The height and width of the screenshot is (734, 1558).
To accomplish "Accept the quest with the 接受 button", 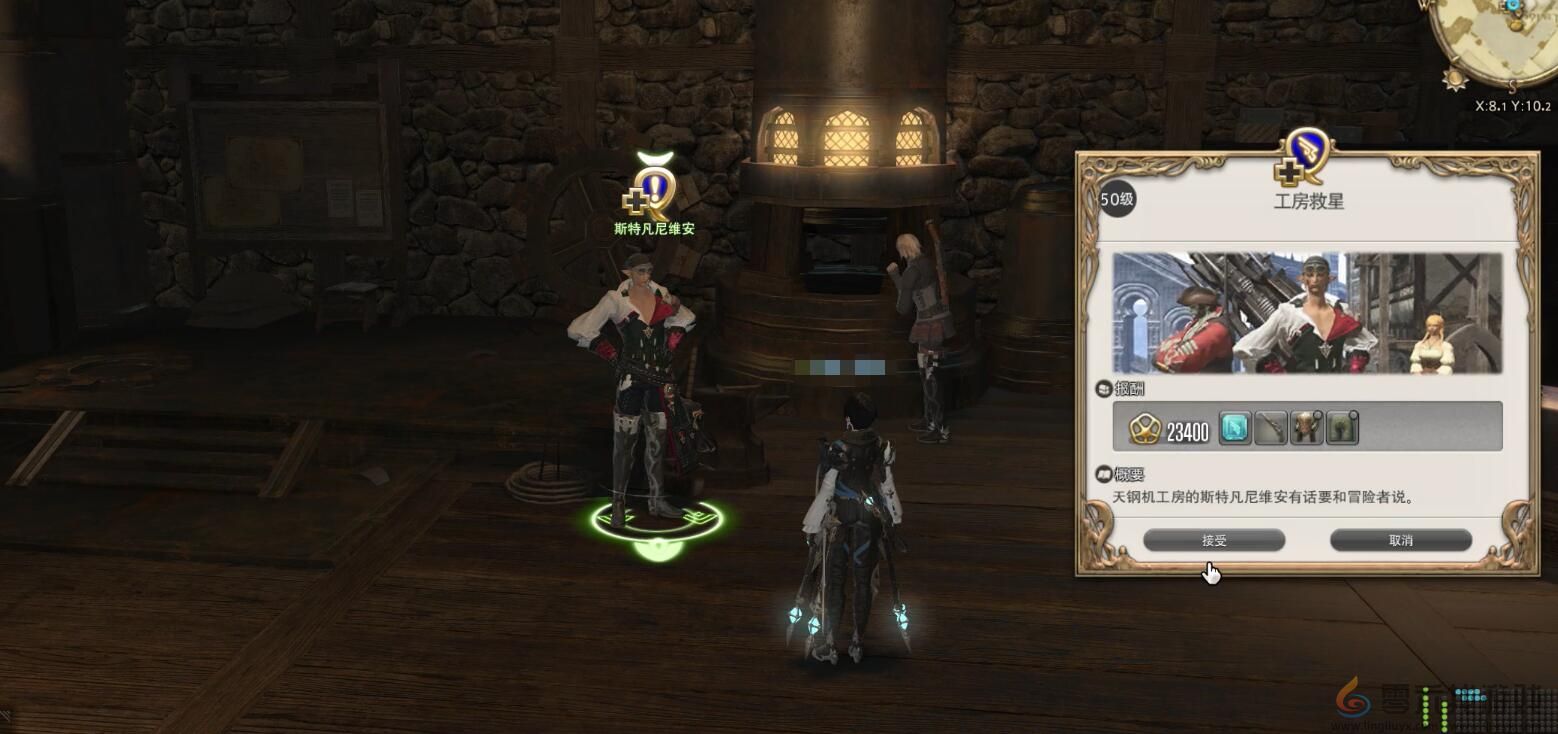I will click(1213, 540).
